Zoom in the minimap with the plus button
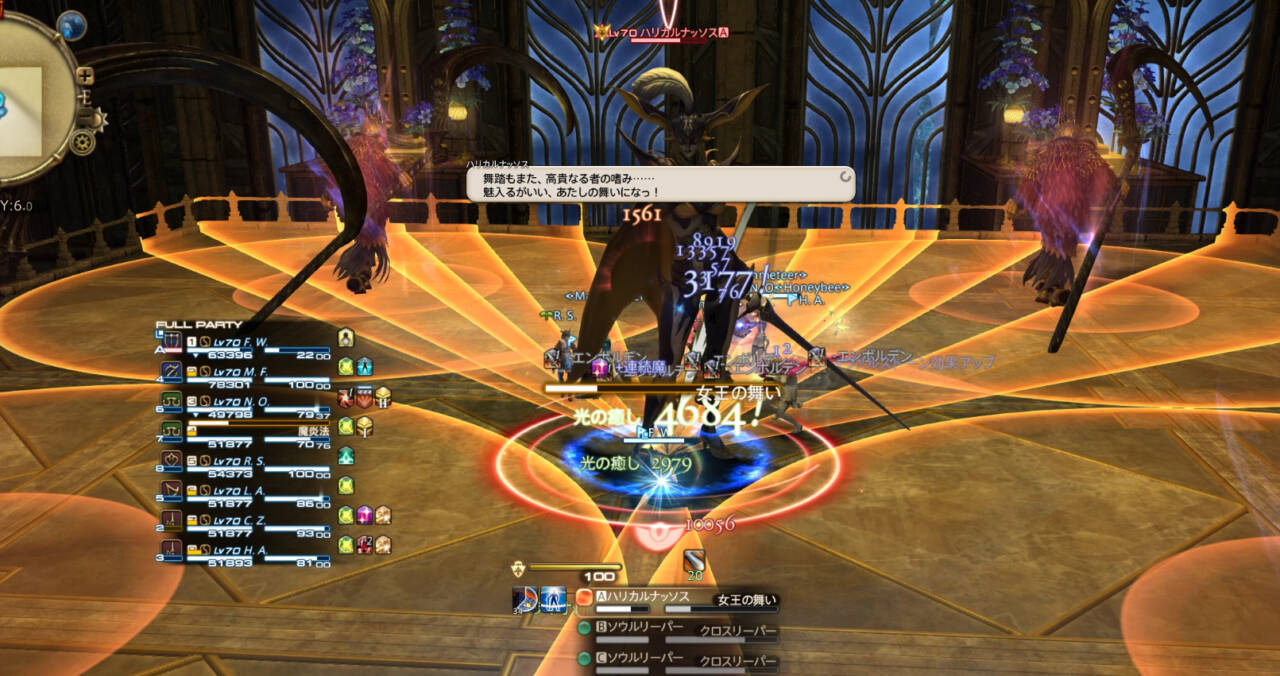 [85, 75]
